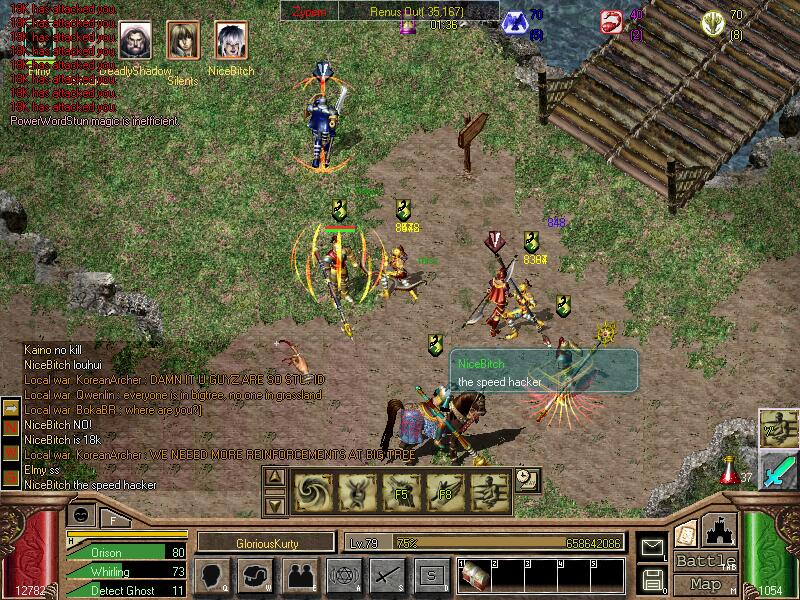800x600 pixels.
Task: Select the treasure chest in quick slot 1
Action: coord(476,576)
